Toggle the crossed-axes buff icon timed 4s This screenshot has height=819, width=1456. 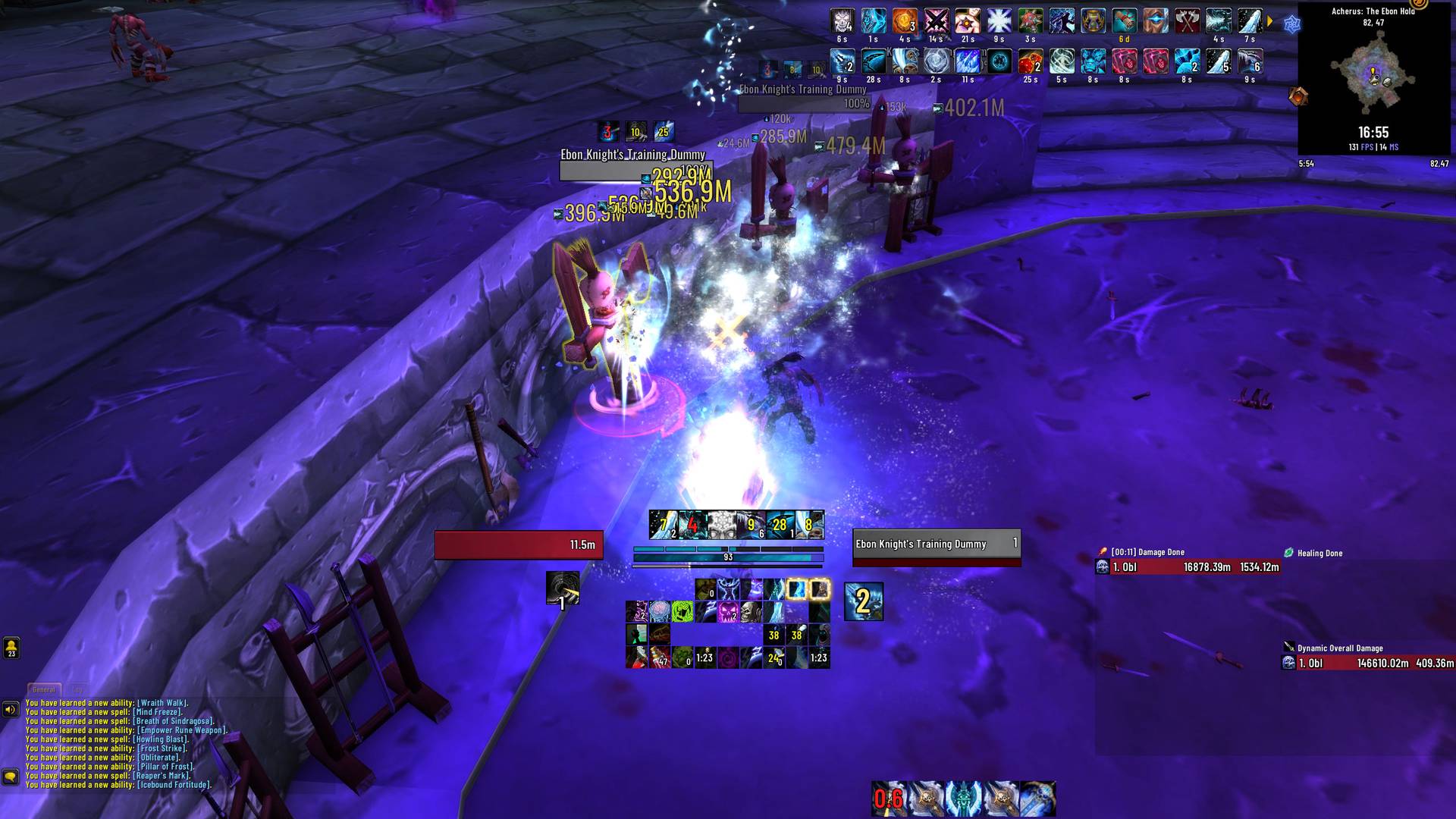[1187, 21]
